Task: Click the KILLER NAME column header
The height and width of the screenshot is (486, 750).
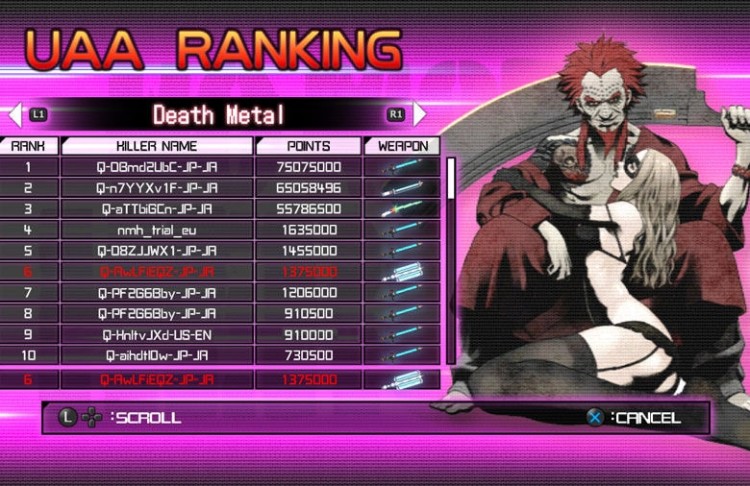Action: 157,146
